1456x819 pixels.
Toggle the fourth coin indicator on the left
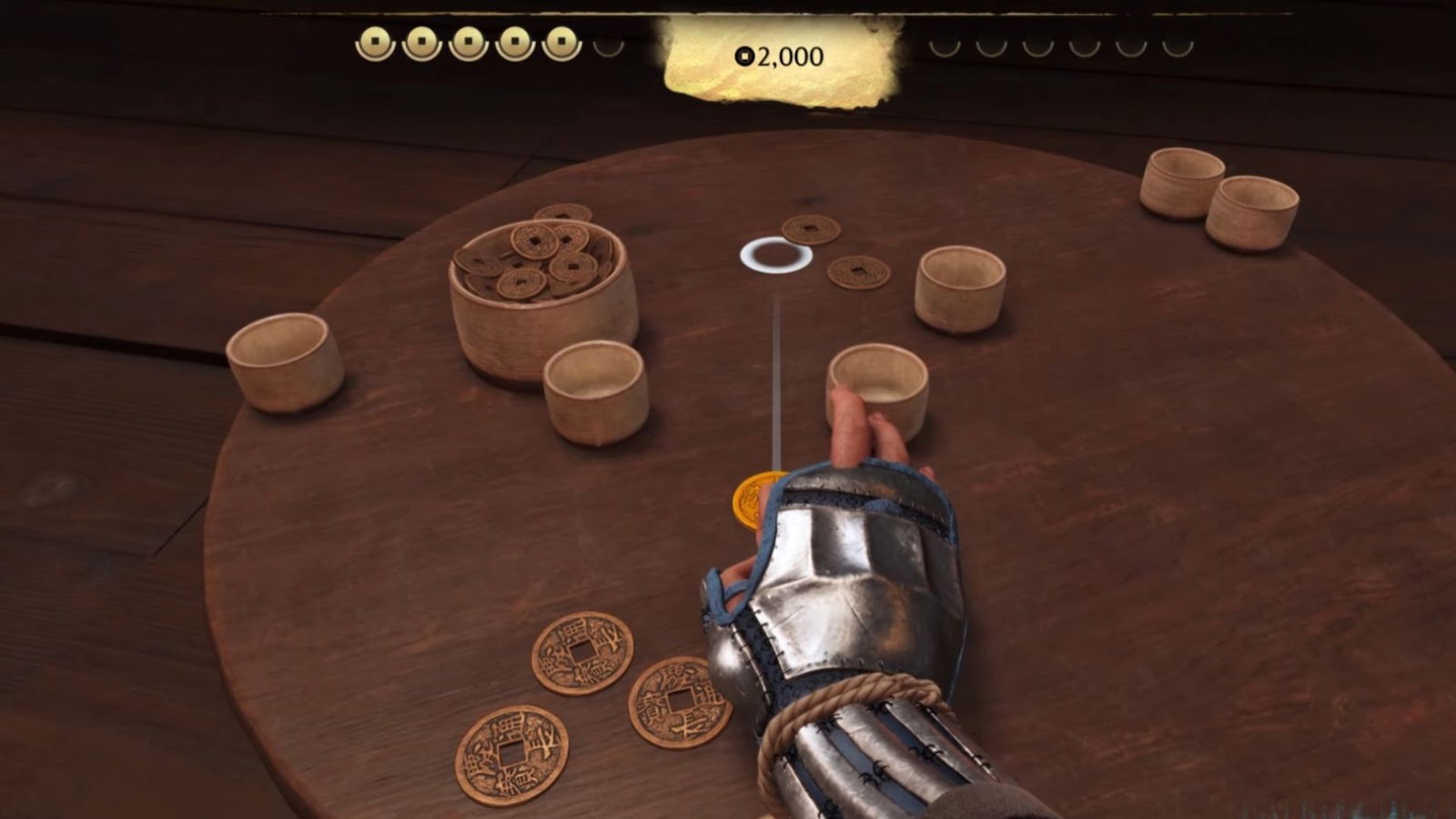(515, 41)
